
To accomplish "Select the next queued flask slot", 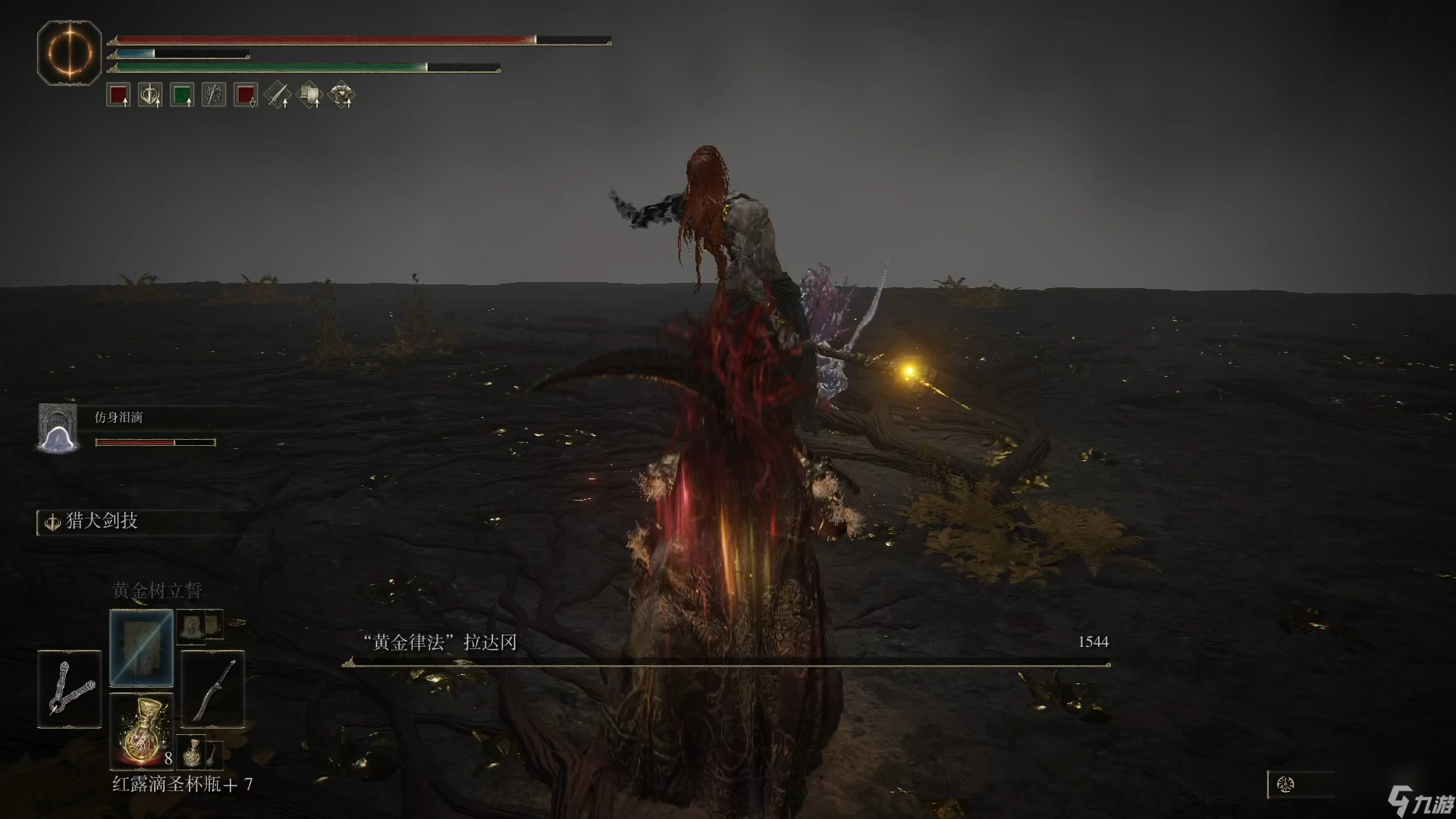I will click(x=193, y=751).
